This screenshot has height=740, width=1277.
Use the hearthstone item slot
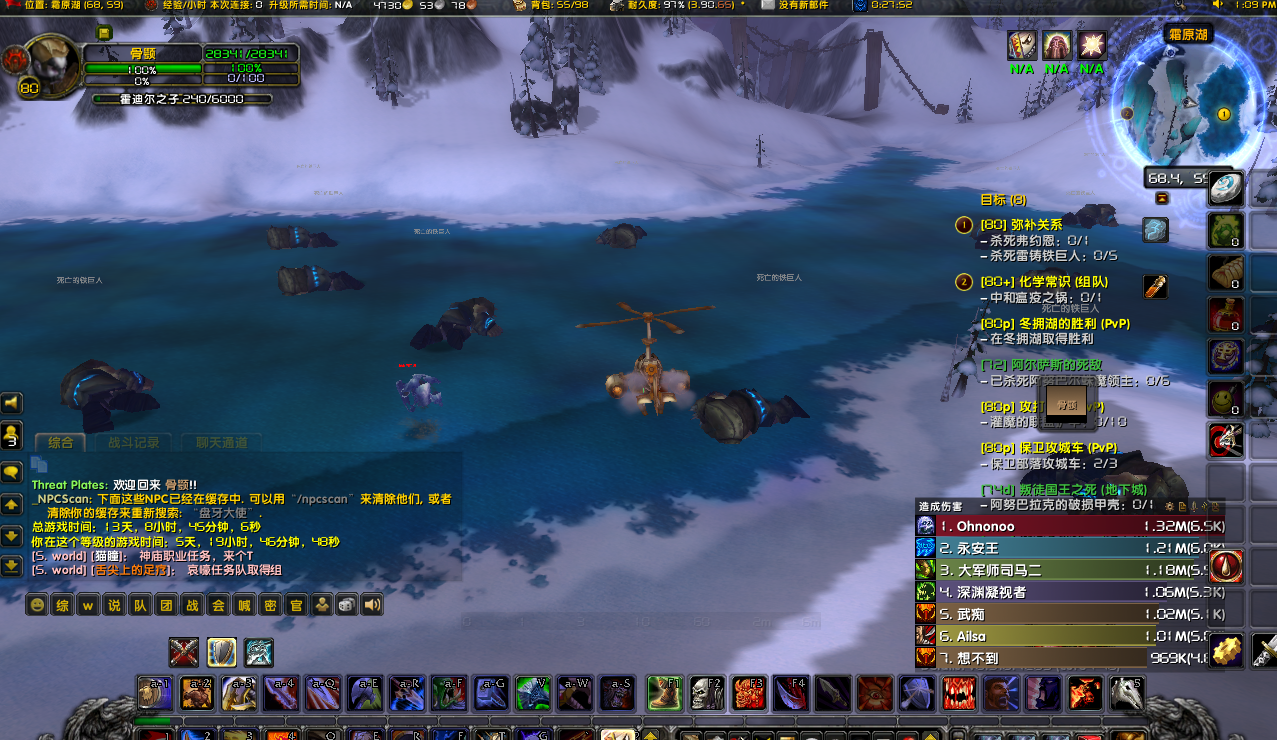click(x=1226, y=188)
